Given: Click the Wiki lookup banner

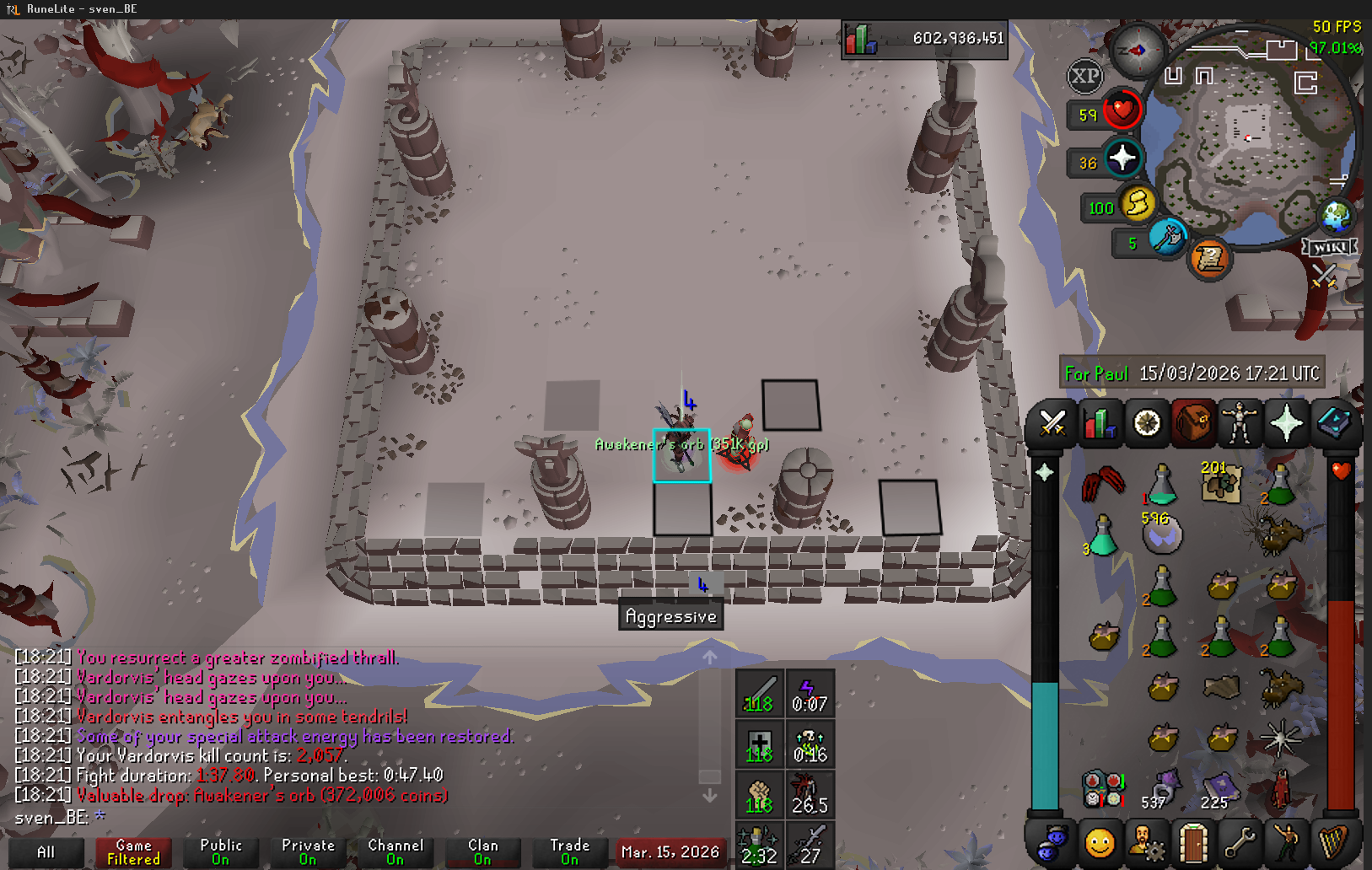Looking at the screenshot, I should pos(1330,247).
